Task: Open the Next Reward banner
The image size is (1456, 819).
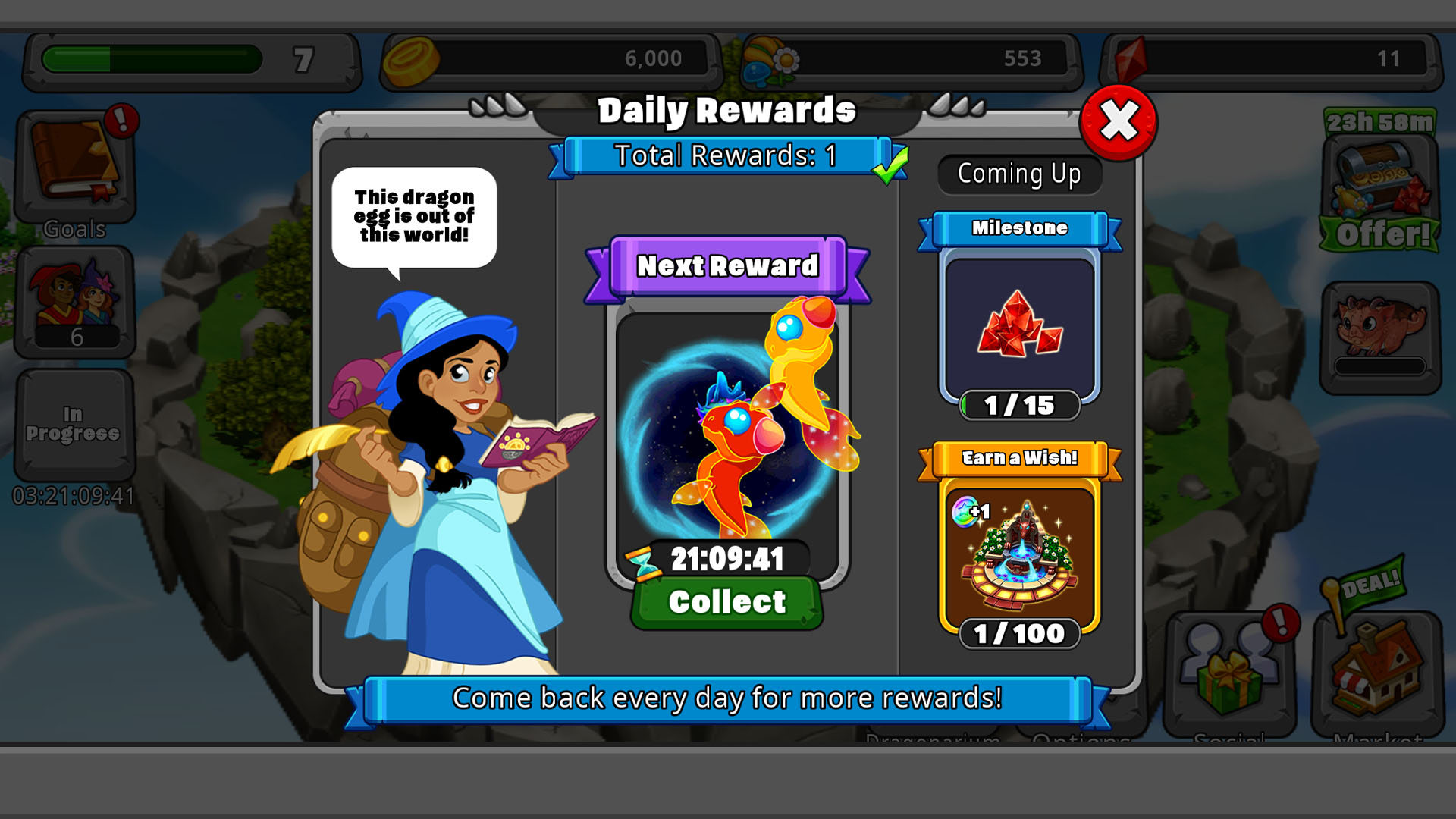Action: click(x=726, y=266)
